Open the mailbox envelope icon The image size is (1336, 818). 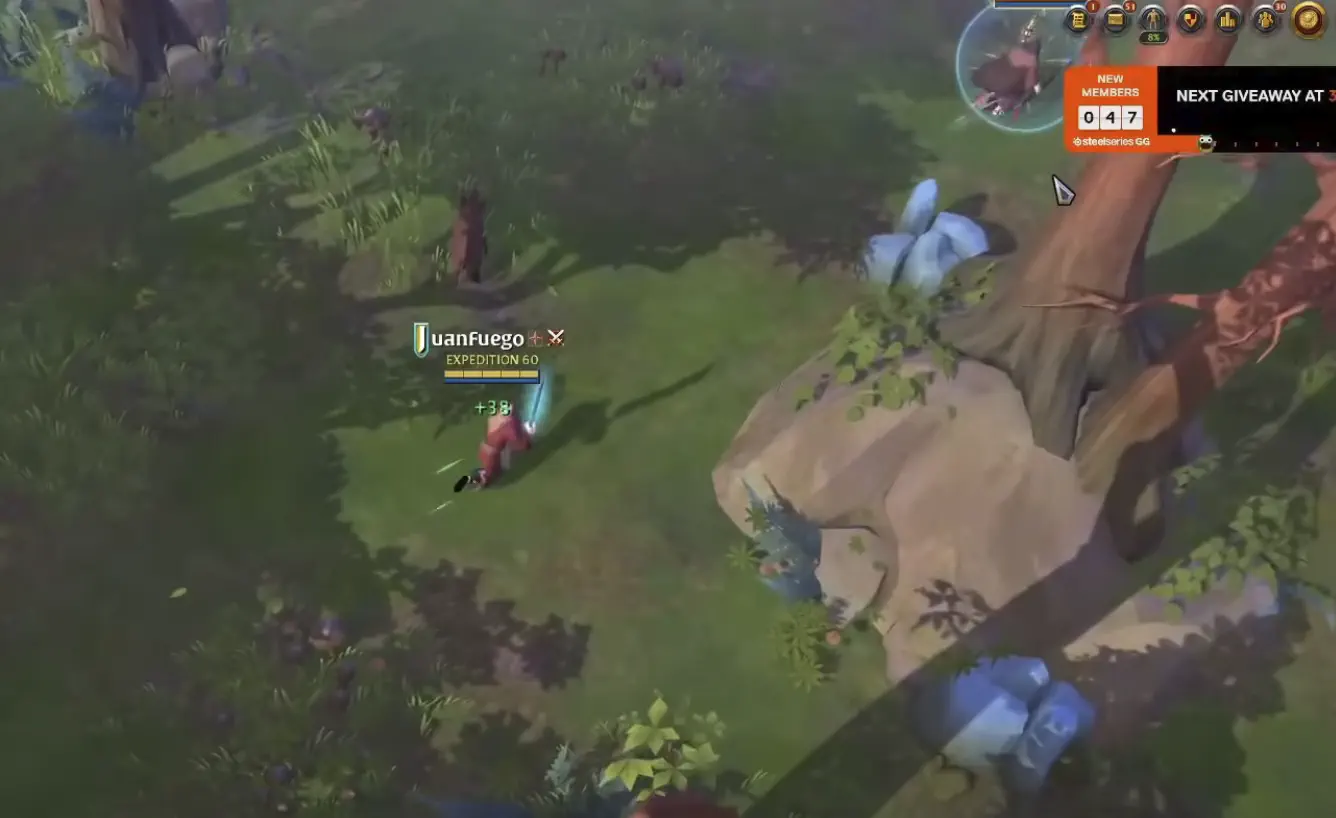1115,18
